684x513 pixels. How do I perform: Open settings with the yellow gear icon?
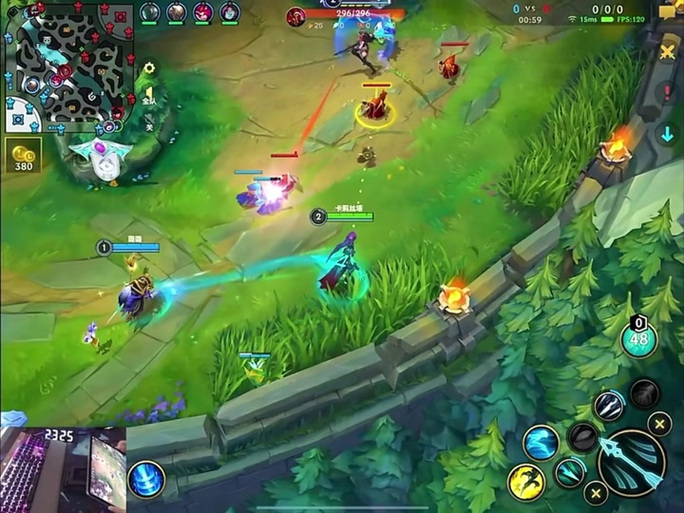pos(149,69)
